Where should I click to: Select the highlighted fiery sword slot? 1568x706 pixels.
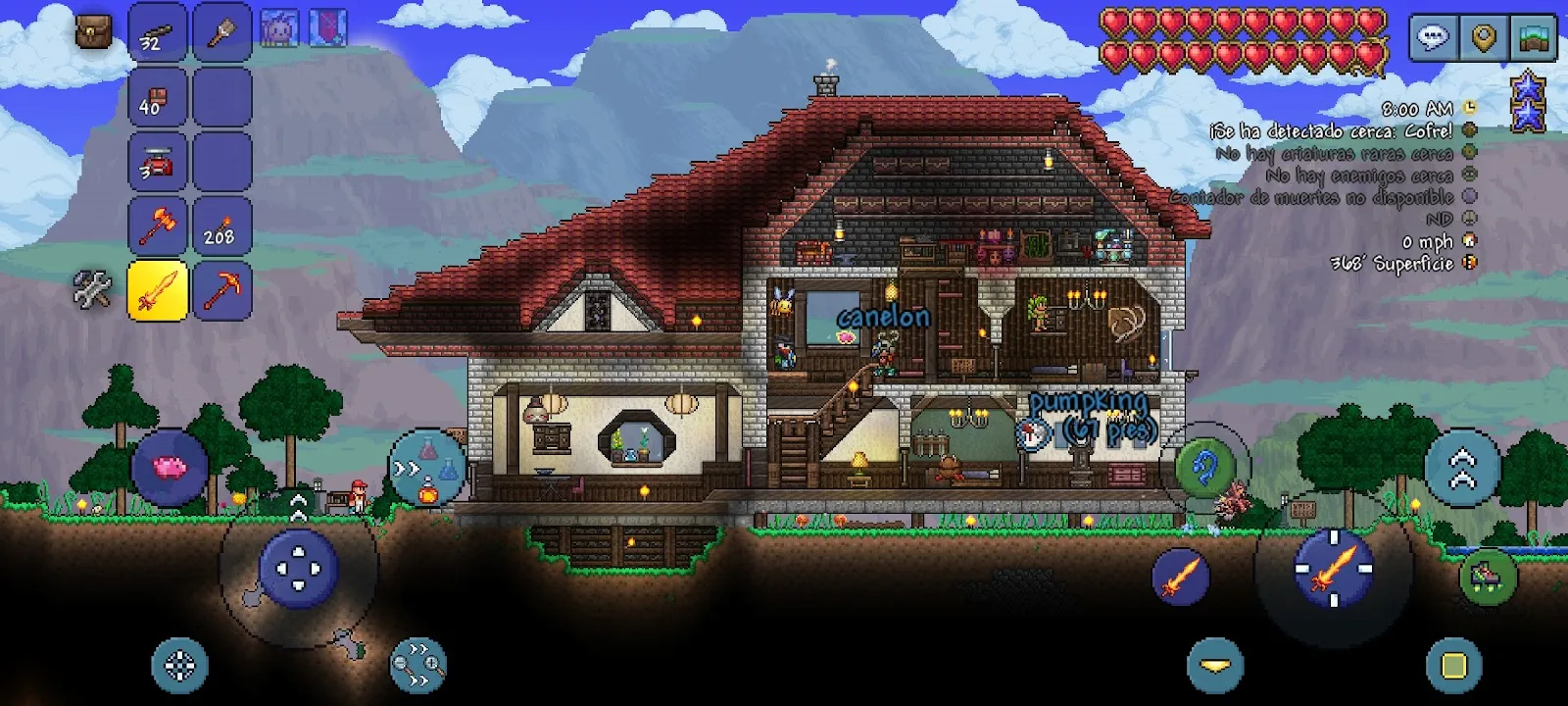(157, 290)
